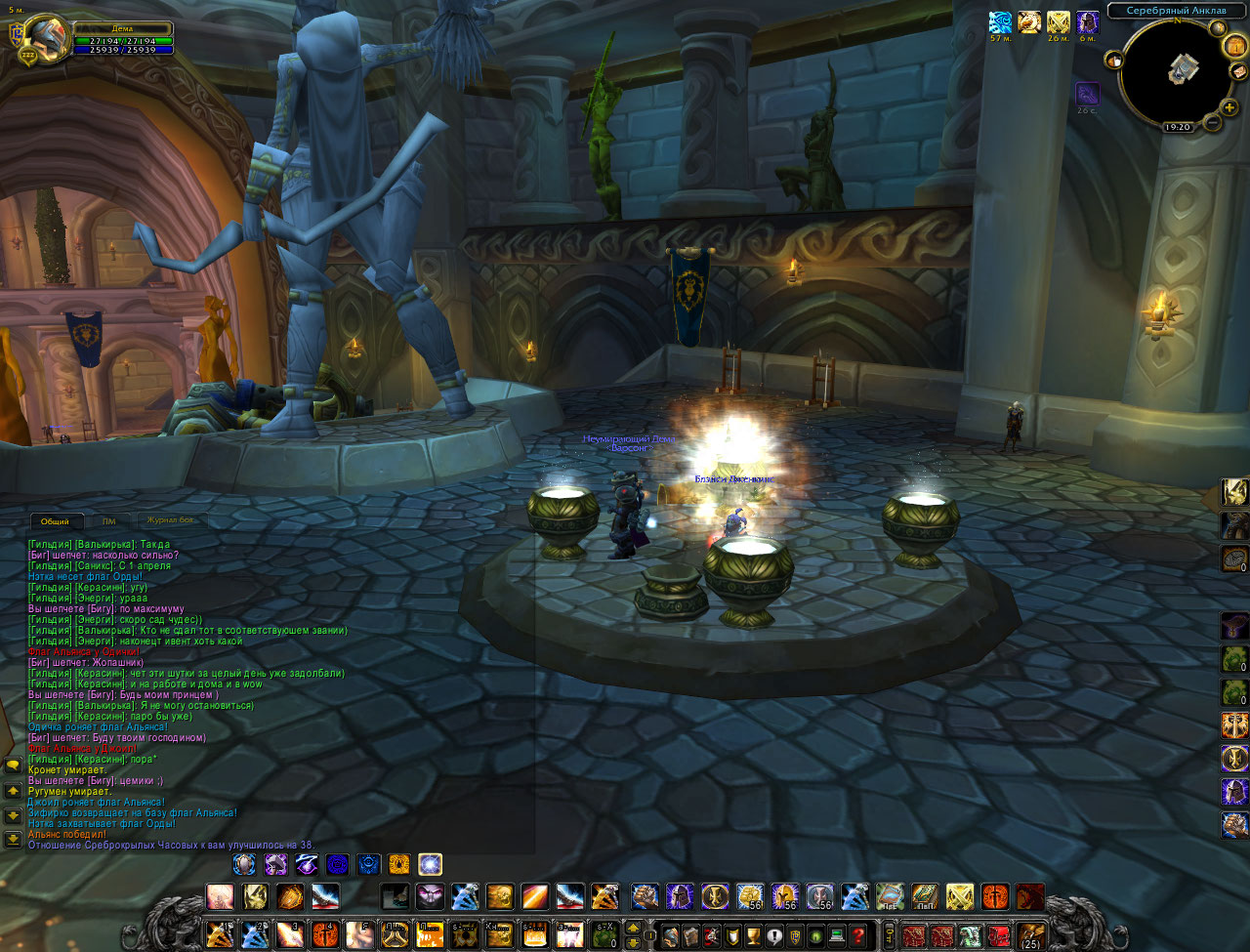Activate the crossed swords ability on the action bar
This screenshot has height=952, width=1250.
pyautogui.click(x=959, y=896)
